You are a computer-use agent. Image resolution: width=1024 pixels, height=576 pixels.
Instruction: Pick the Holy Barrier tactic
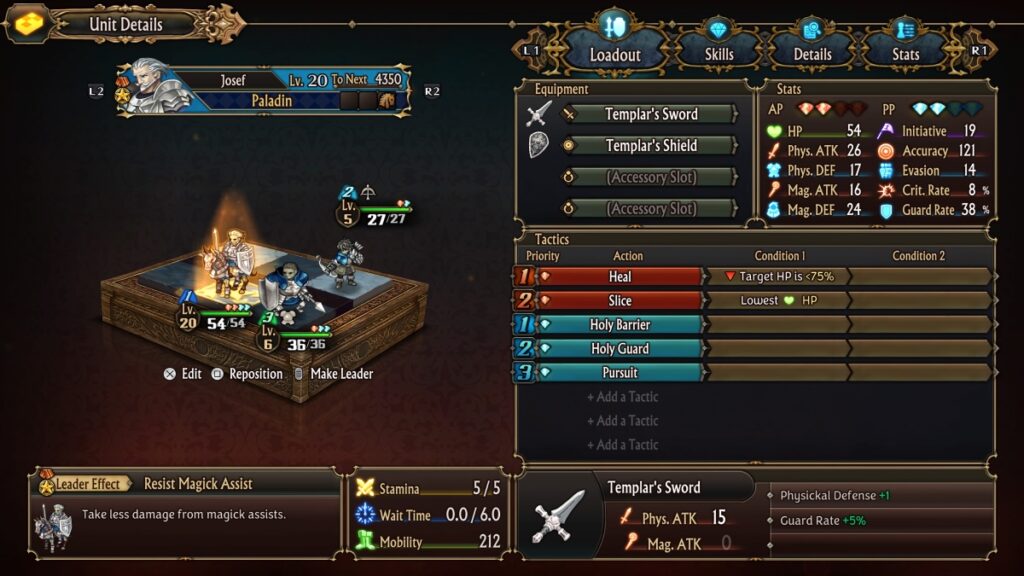coord(620,325)
